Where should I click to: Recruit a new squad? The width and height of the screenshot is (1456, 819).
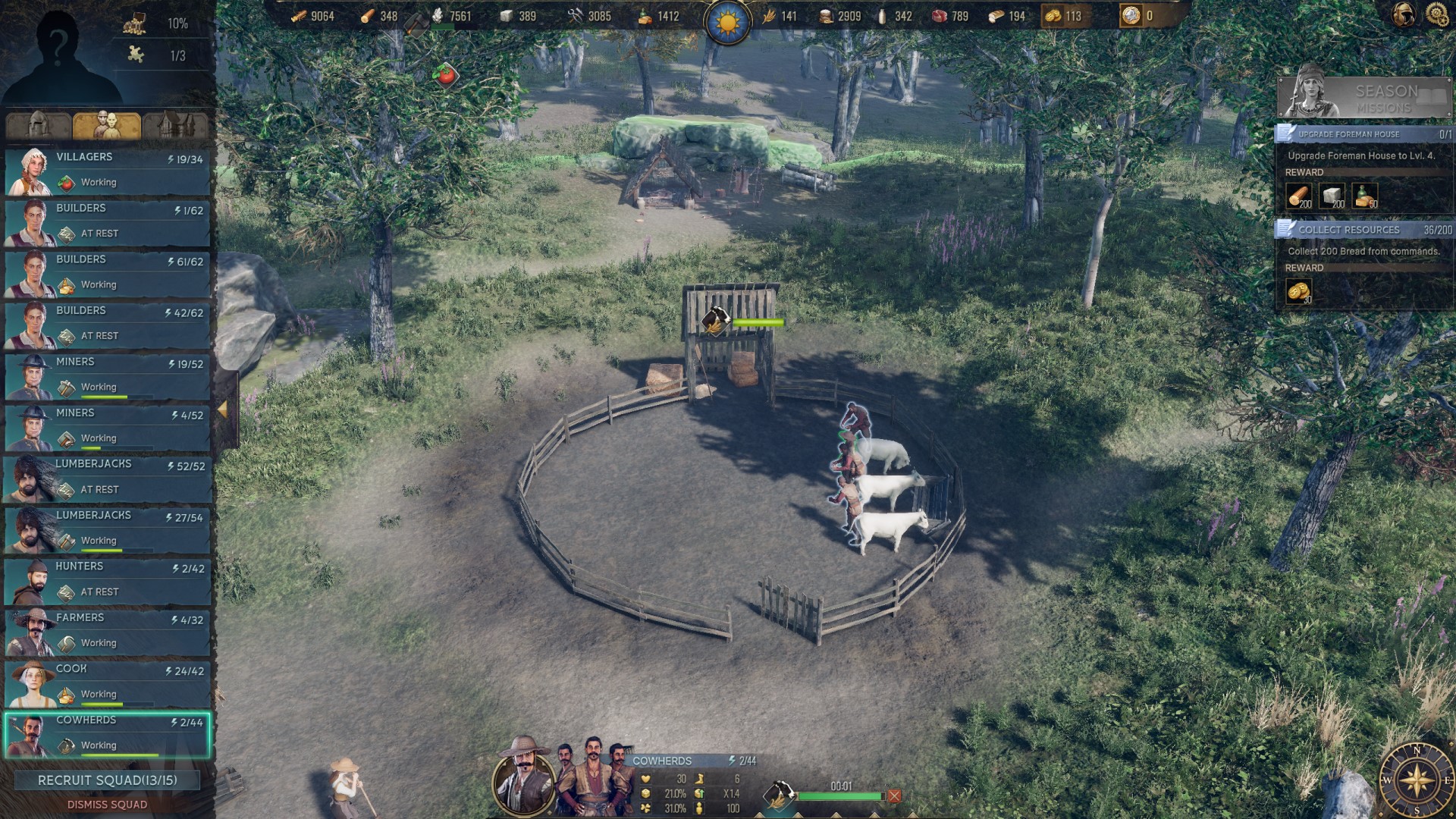click(x=107, y=780)
